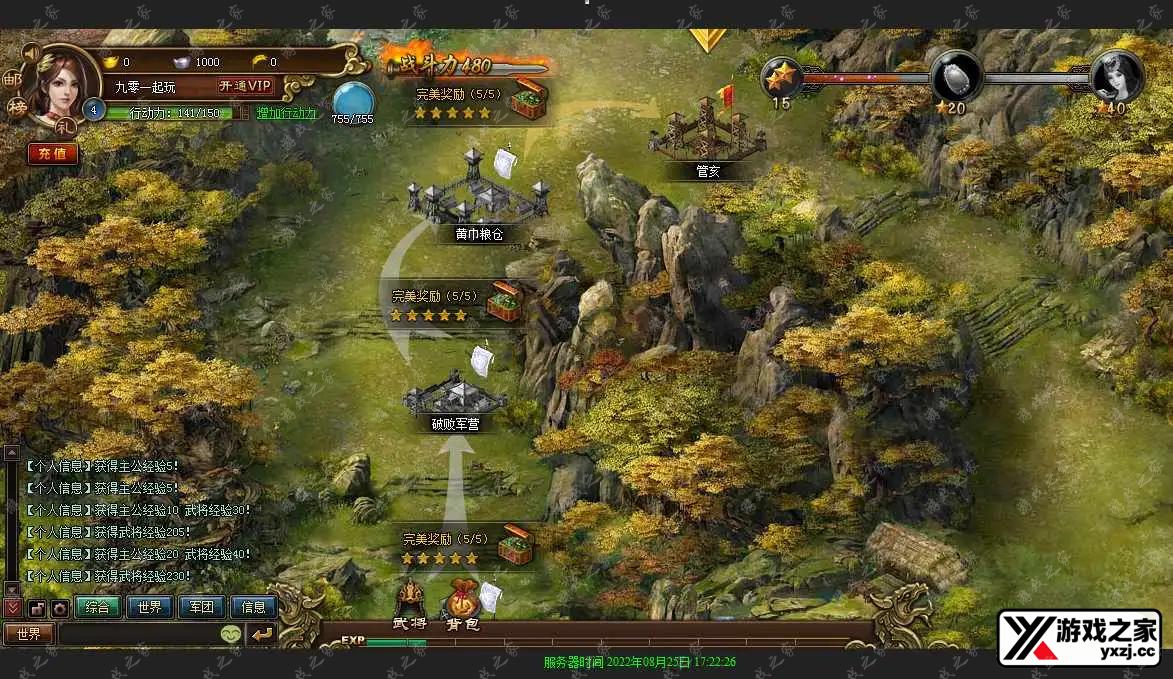Screen dimensions: 1173x679
Task: Activate the 开通VIP button
Action: tap(245, 86)
